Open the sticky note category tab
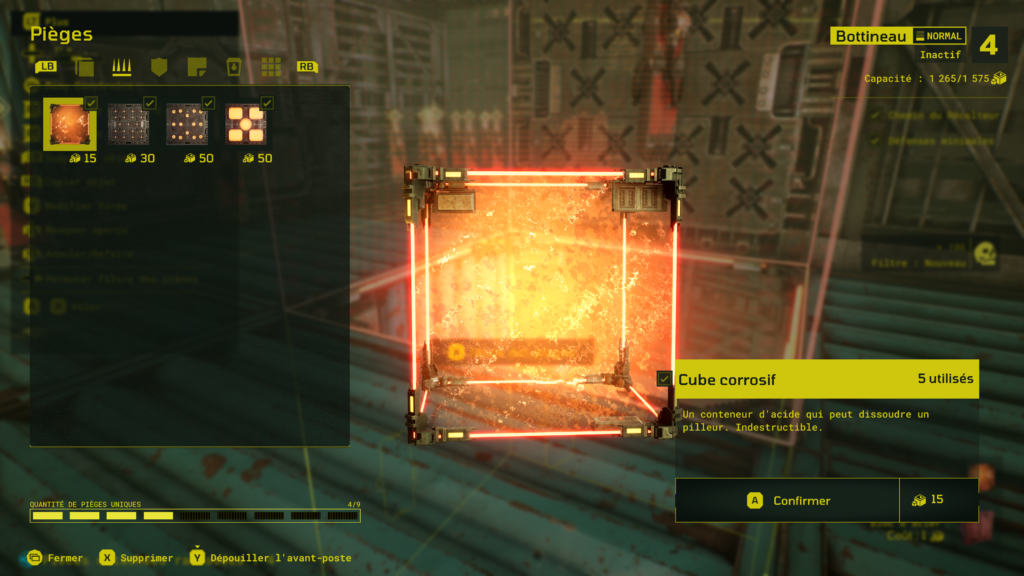Image resolution: width=1024 pixels, height=576 pixels. pos(196,67)
